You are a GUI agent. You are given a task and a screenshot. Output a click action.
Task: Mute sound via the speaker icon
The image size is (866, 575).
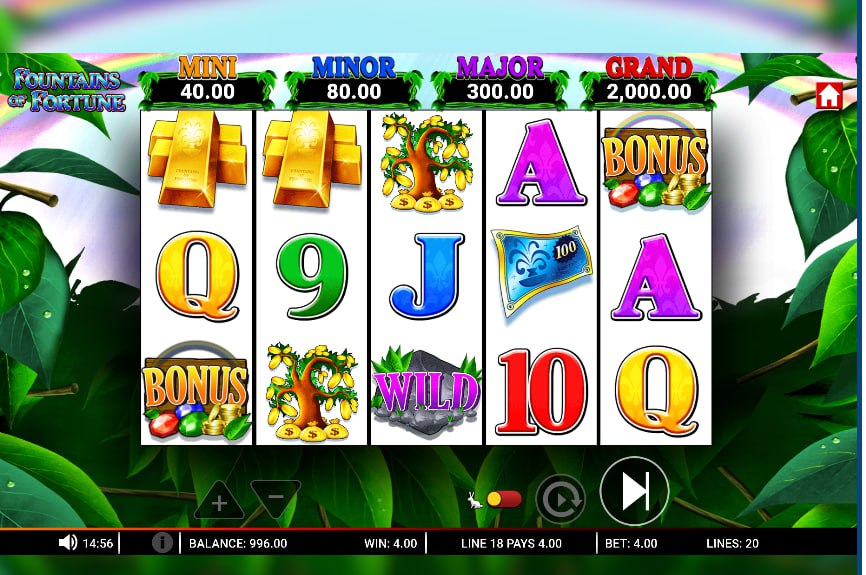click(x=68, y=543)
